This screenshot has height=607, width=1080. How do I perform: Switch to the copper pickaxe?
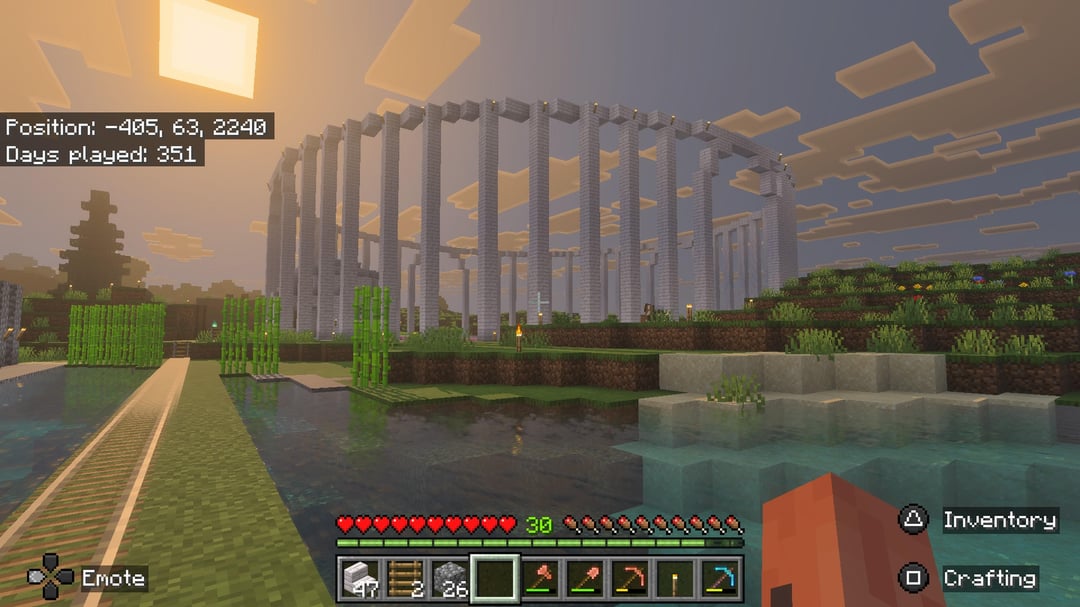click(630, 577)
